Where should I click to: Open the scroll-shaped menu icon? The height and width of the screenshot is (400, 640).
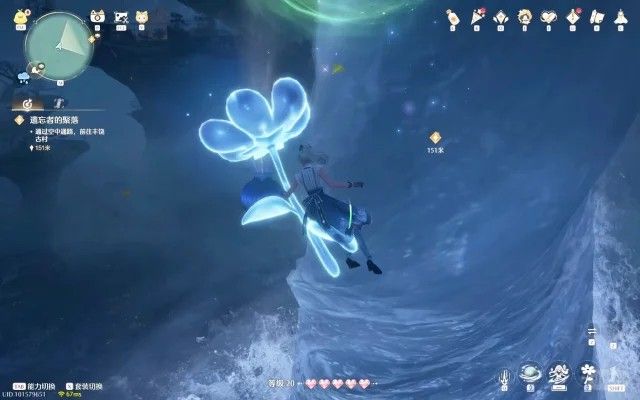point(597,17)
